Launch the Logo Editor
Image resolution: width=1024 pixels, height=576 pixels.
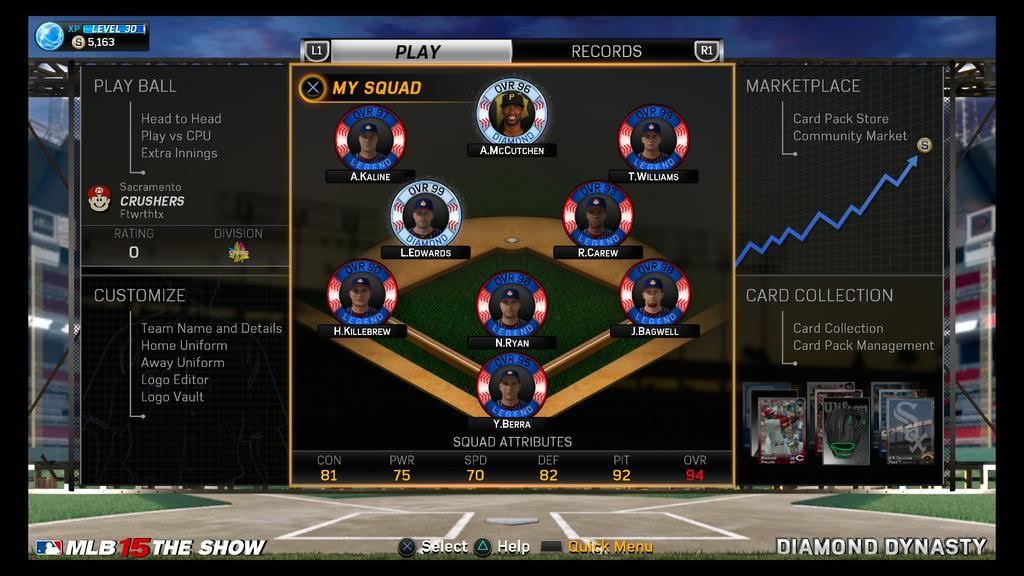[175, 379]
